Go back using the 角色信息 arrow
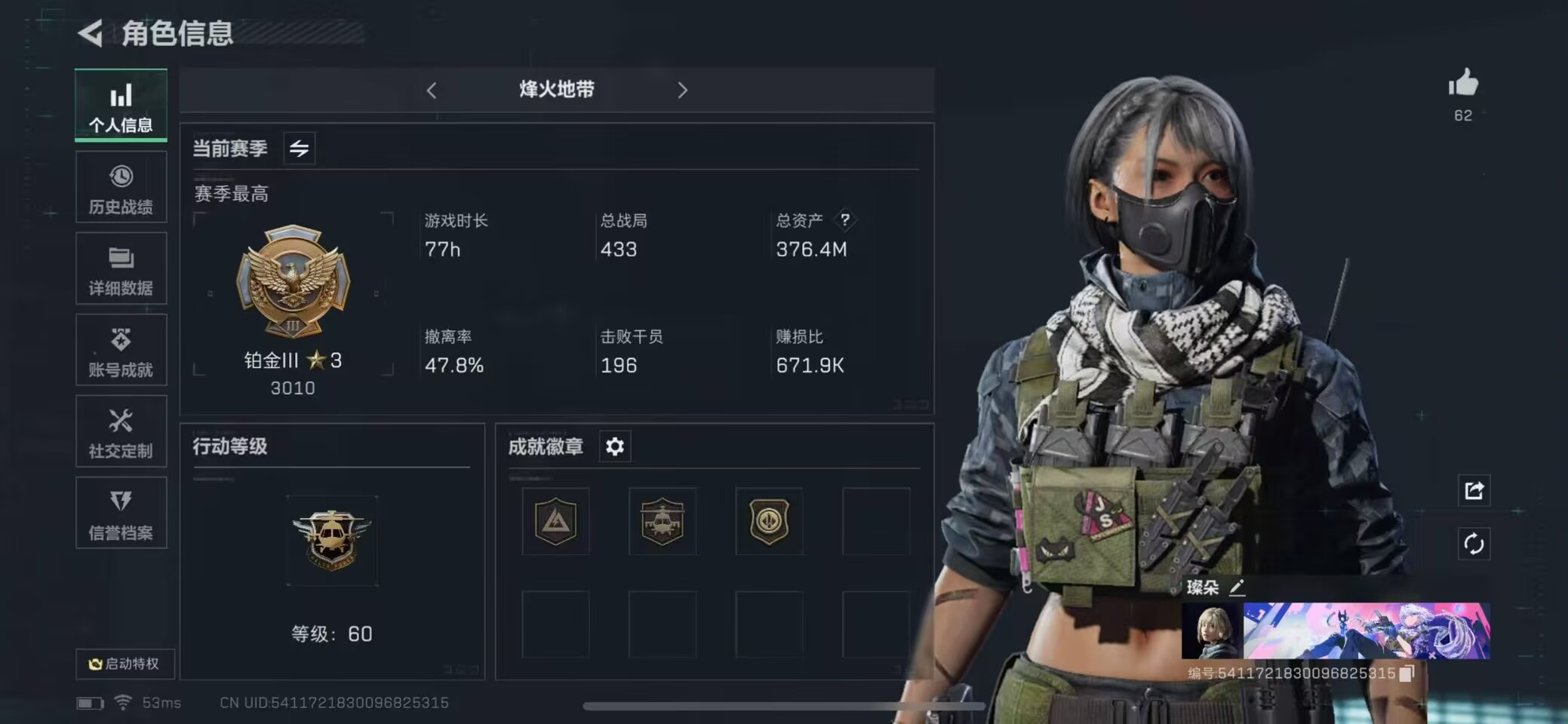This screenshot has width=1568, height=724. 90,34
